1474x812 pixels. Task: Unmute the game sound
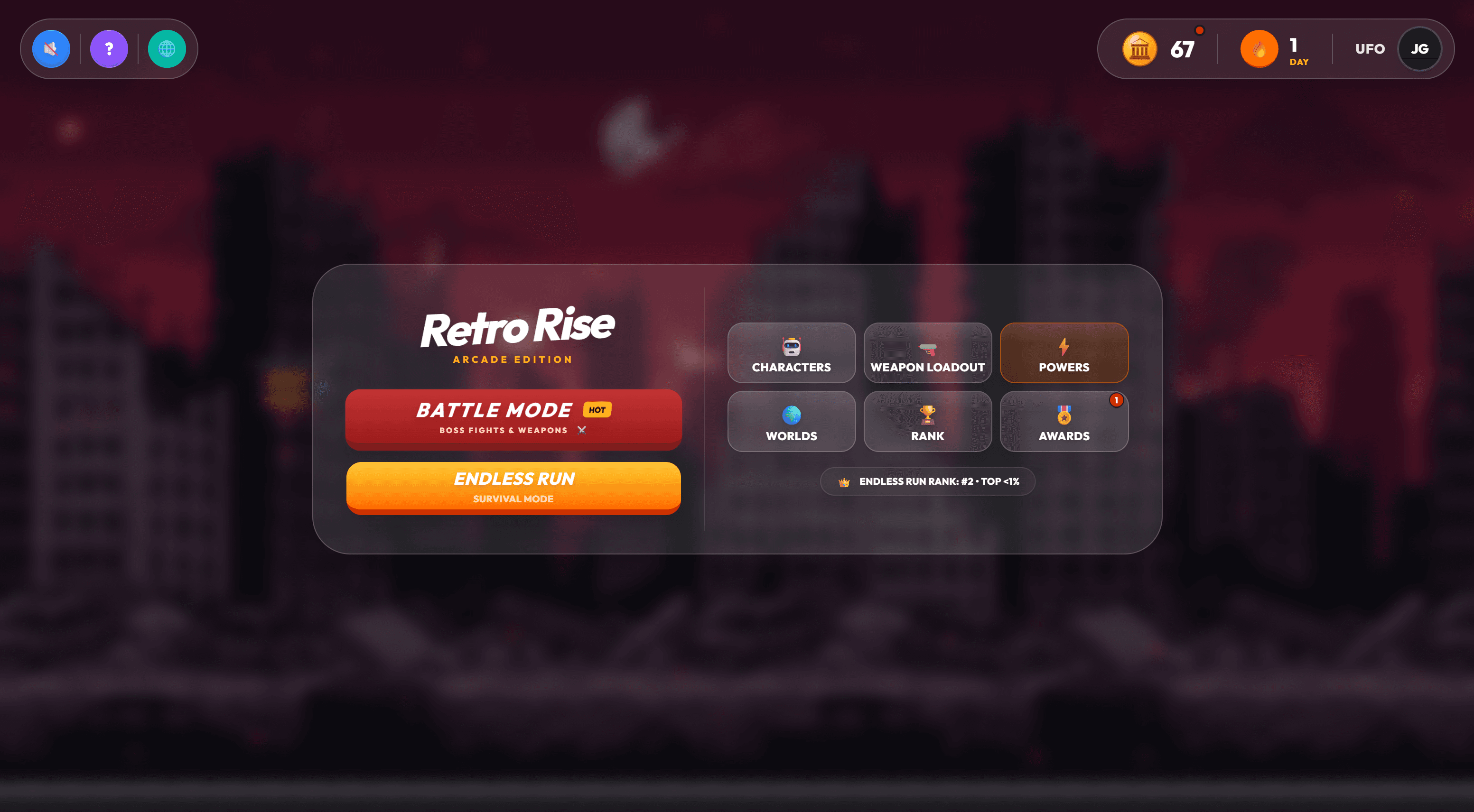tap(51, 48)
